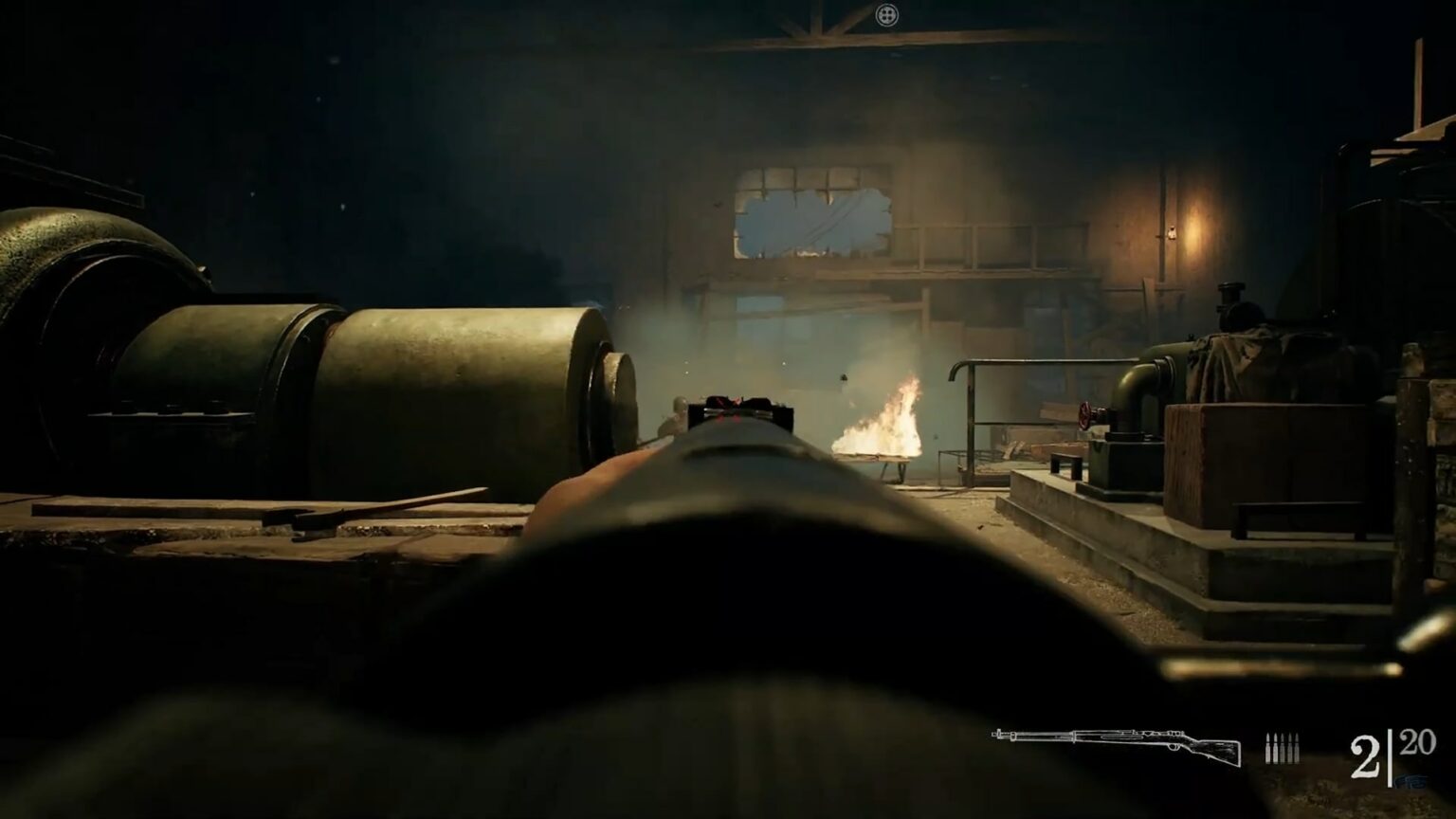Screen dimensions: 1456x819
Task: Click the bayonet tip of the rifle icon
Action: point(994,734)
